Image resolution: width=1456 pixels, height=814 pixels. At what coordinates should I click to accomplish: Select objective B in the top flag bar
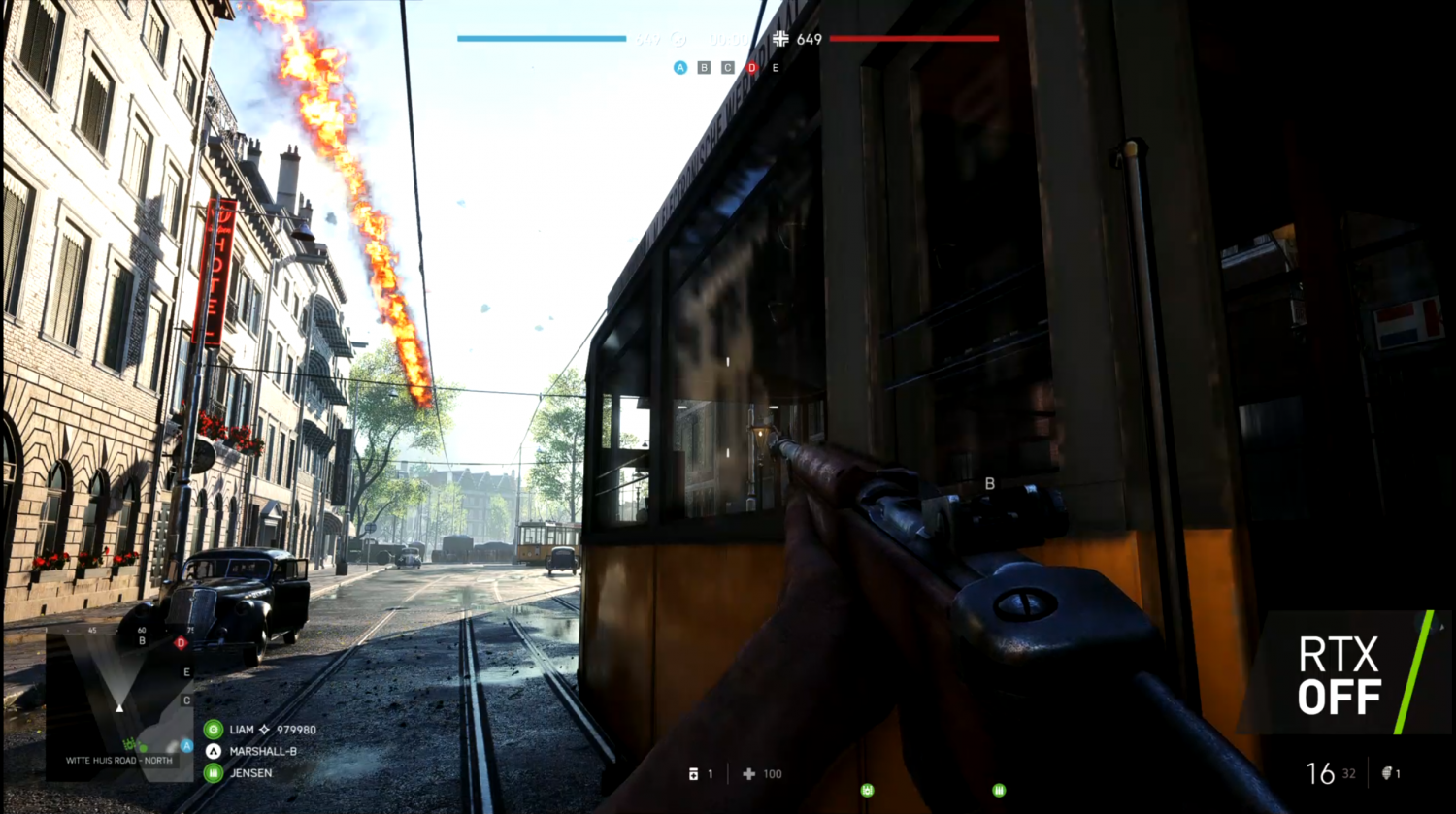[x=704, y=68]
